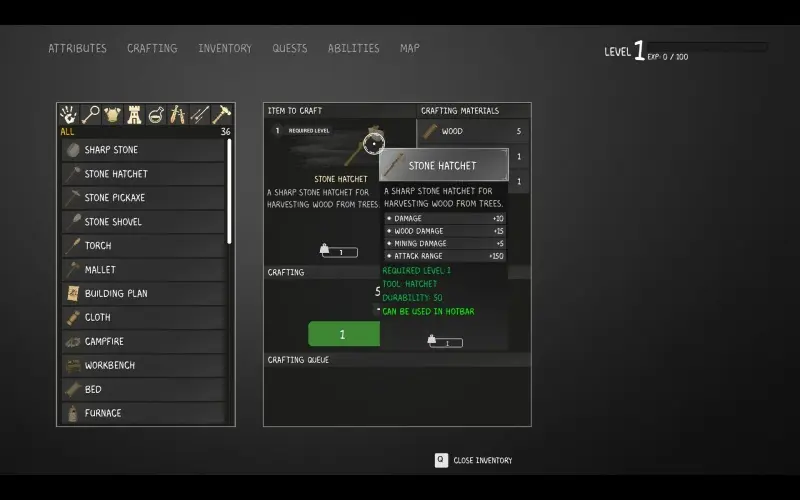Select the Torch recipe
Image resolution: width=800 pixels, height=500 pixels.
coord(144,246)
